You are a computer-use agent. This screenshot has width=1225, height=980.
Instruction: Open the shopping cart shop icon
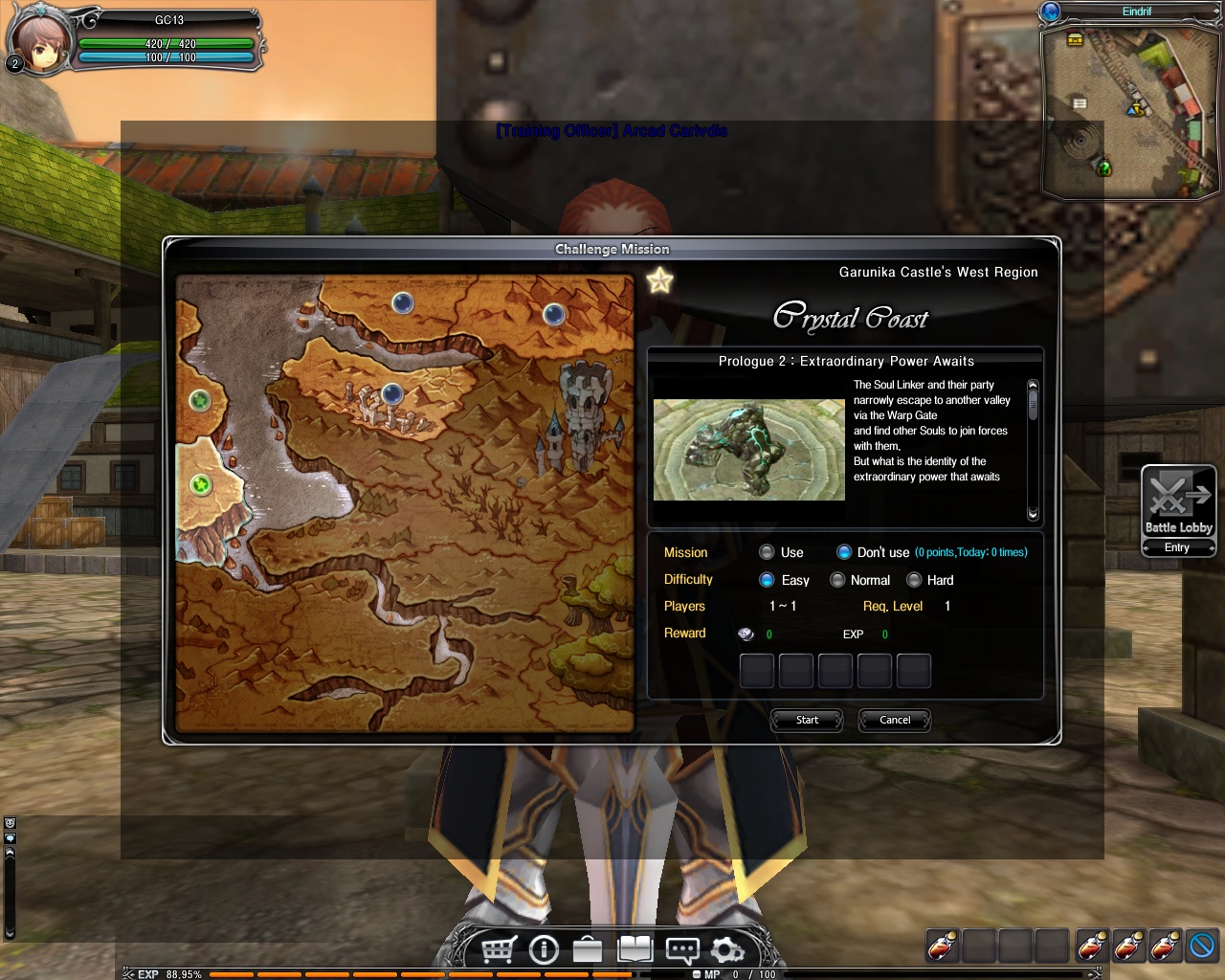(x=499, y=949)
